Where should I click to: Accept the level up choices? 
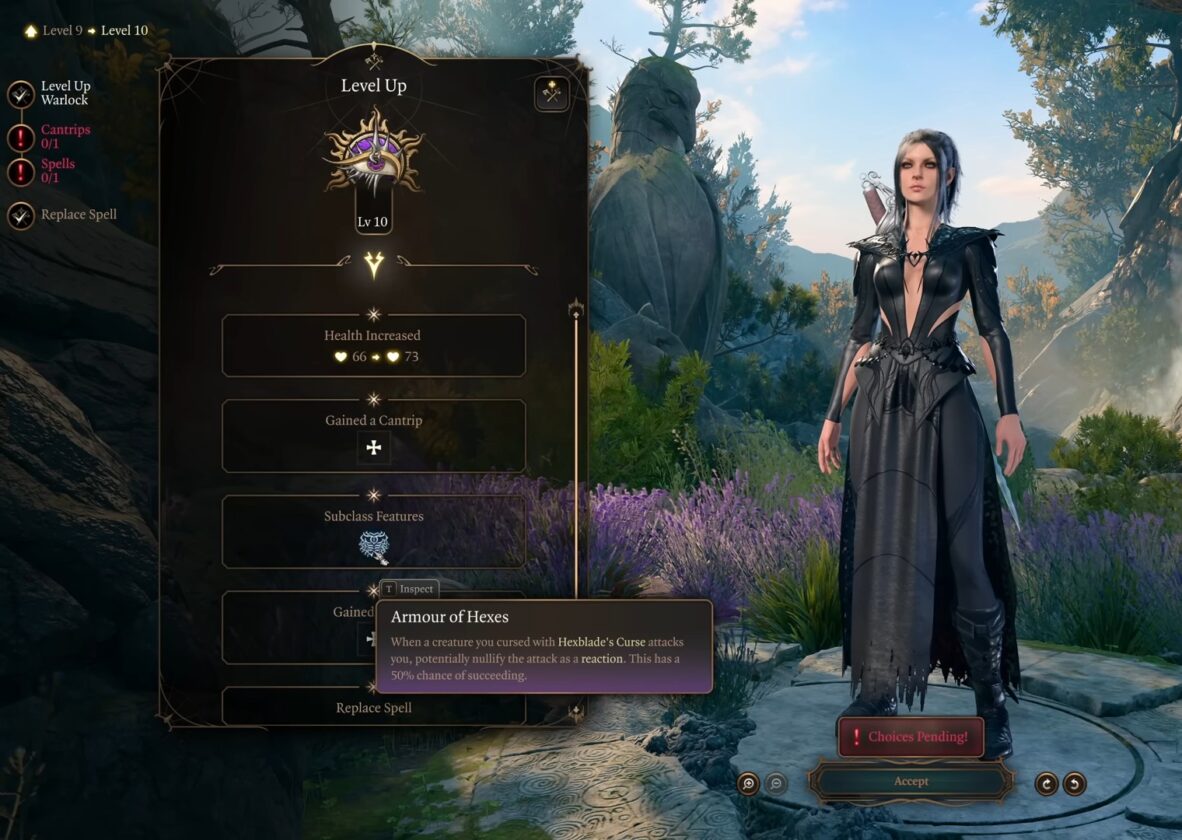click(910, 781)
